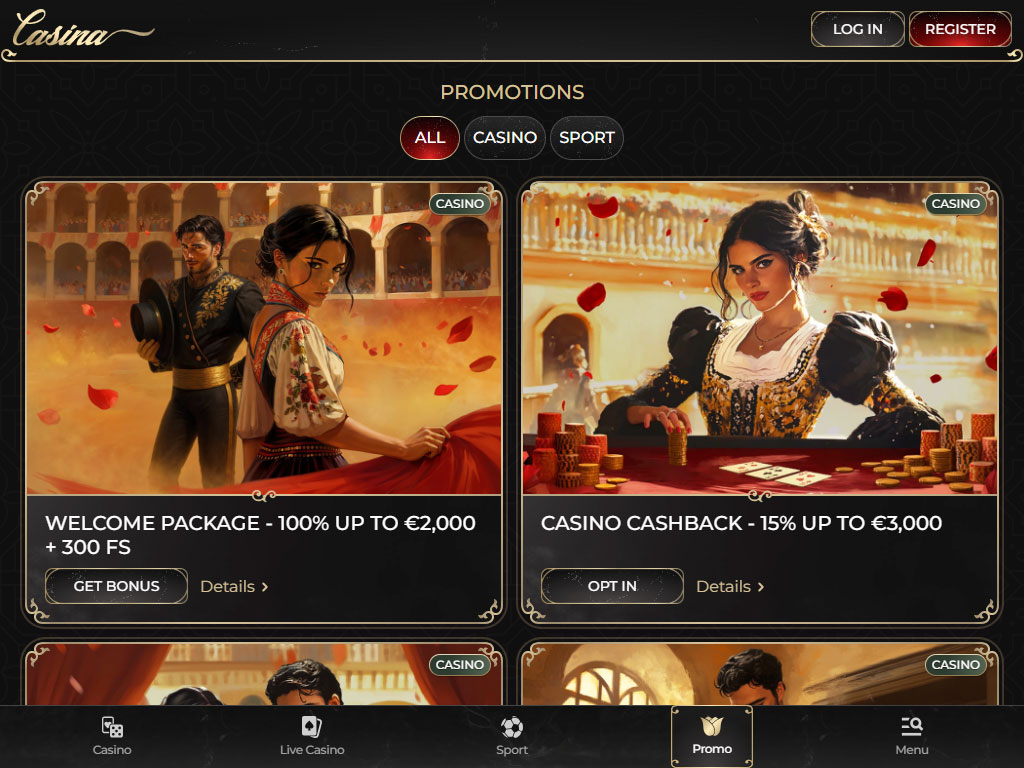Claim the Welcome Package with Get Bonus
Viewport: 1024px width, 768px height.
pos(116,586)
